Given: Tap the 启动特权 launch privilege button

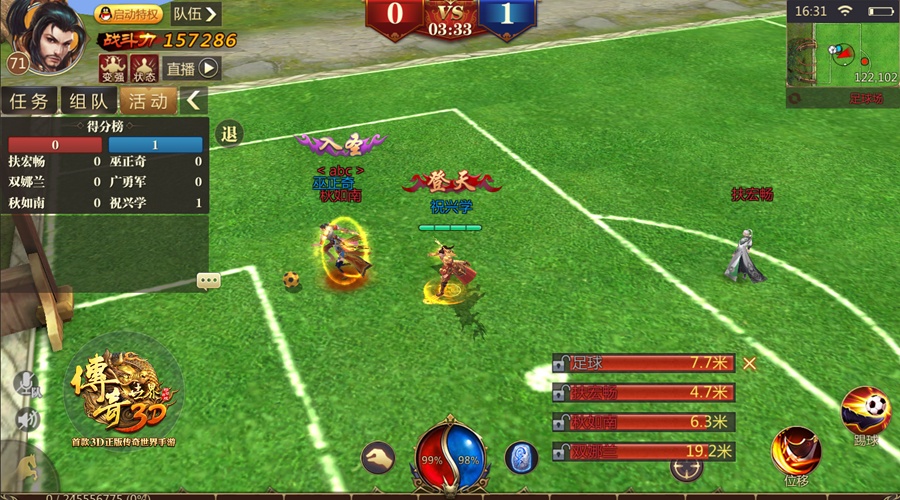Looking at the screenshot, I should pyautogui.click(x=128, y=14).
